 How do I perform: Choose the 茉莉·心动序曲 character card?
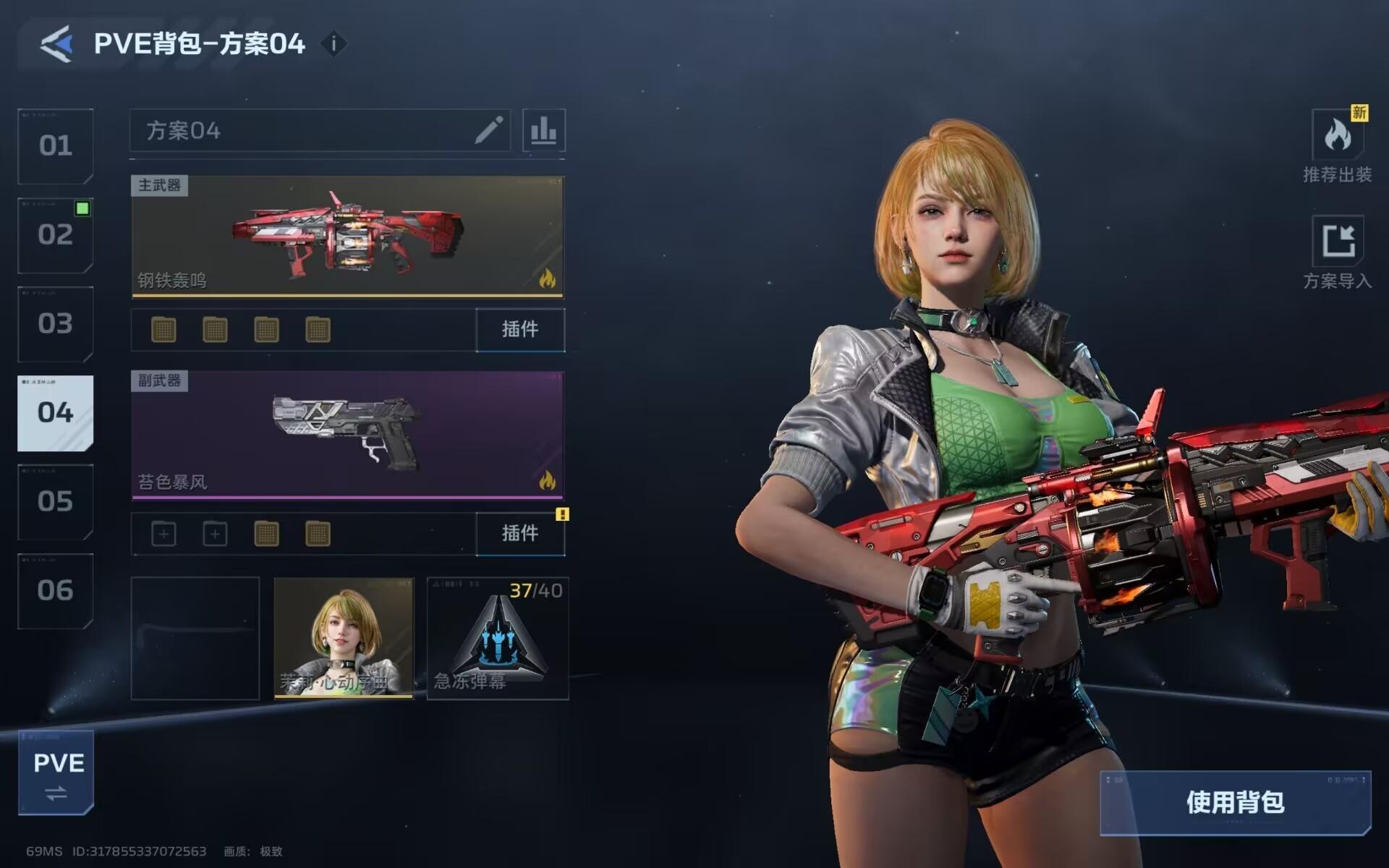coord(344,638)
